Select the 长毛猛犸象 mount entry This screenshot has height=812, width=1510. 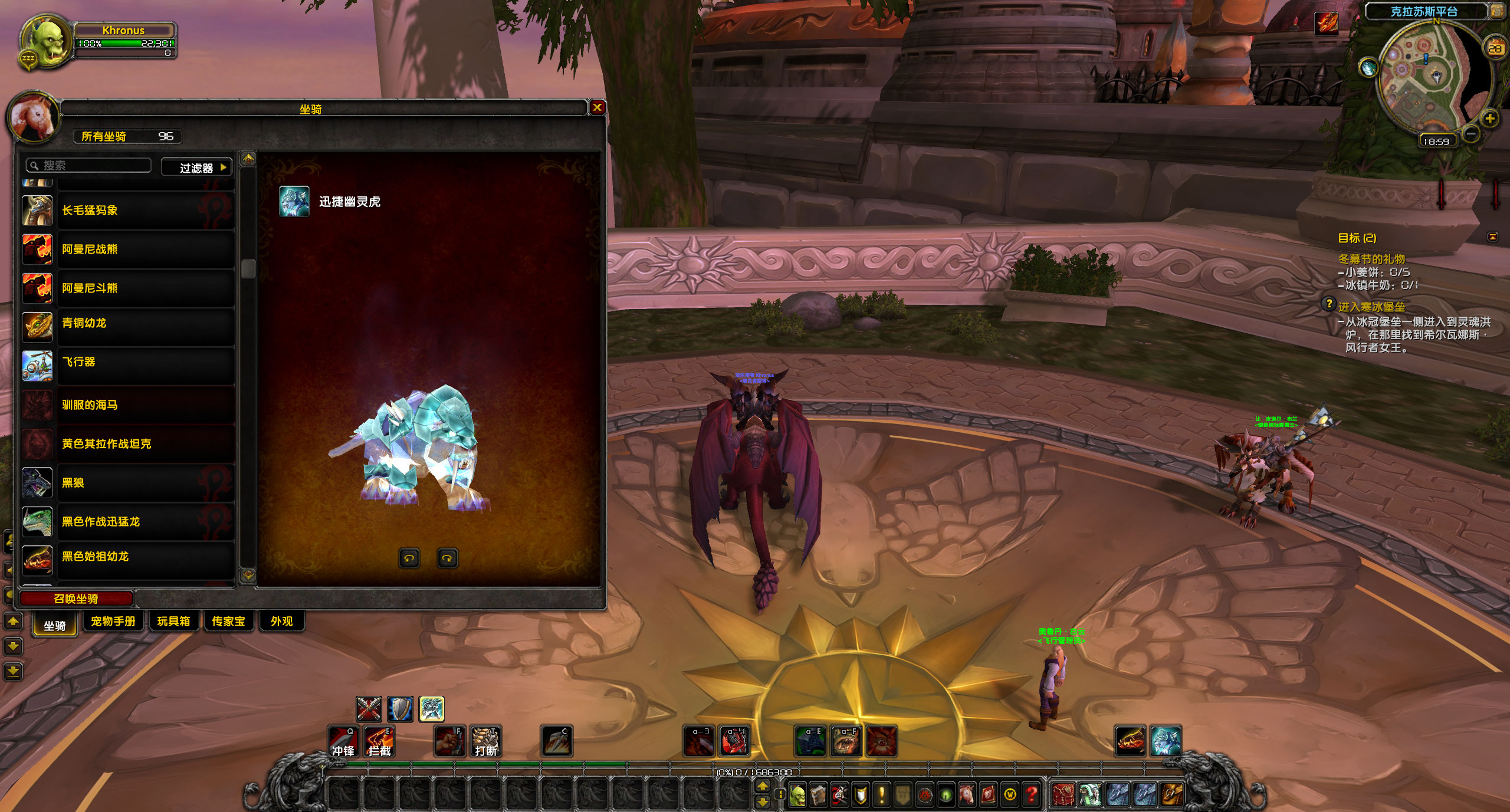pyautogui.click(x=128, y=211)
